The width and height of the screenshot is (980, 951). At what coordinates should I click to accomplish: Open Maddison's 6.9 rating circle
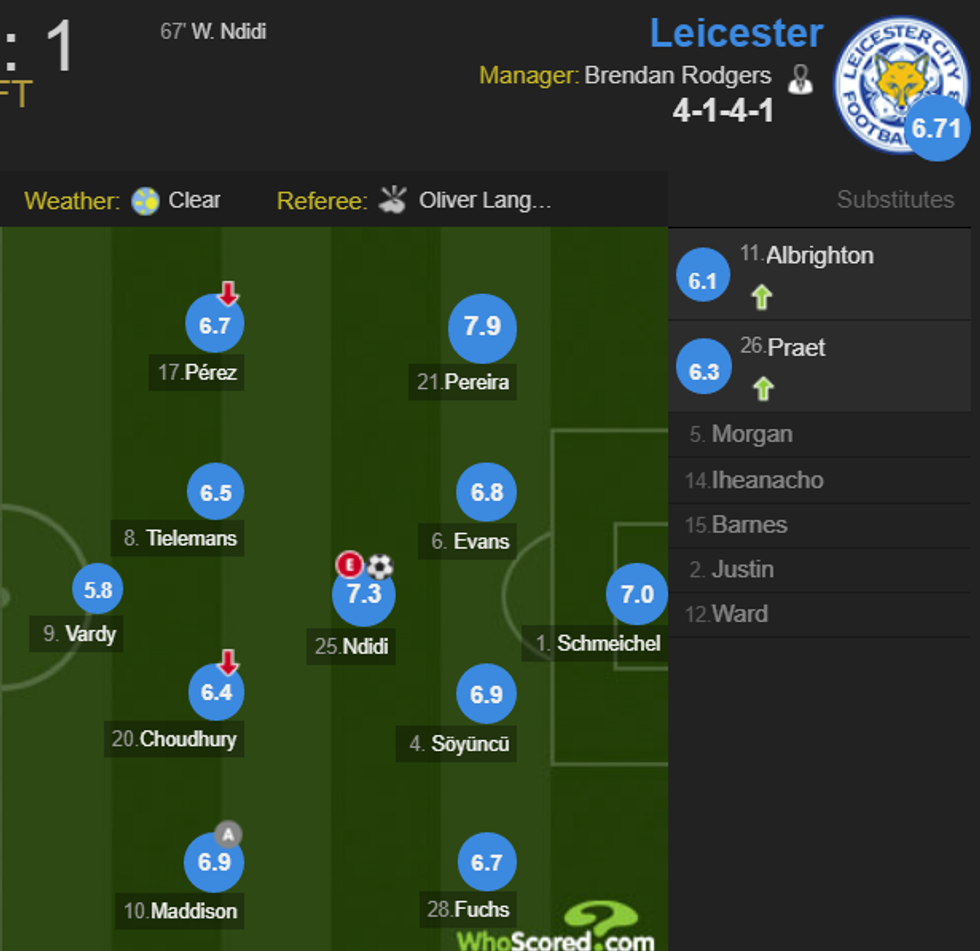click(x=215, y=862)
